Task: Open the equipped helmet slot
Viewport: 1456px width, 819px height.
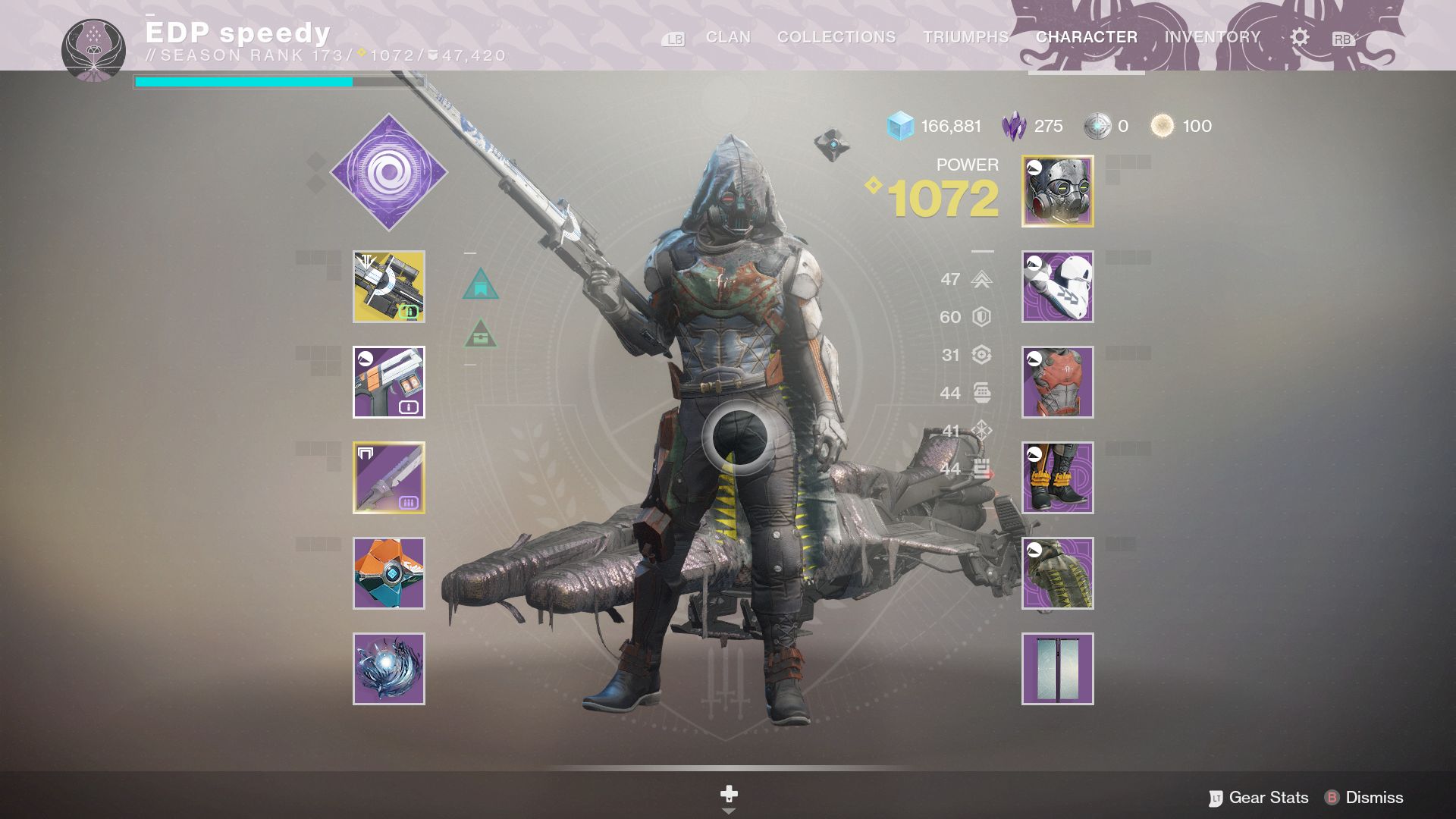Action: pos(1056,190)
